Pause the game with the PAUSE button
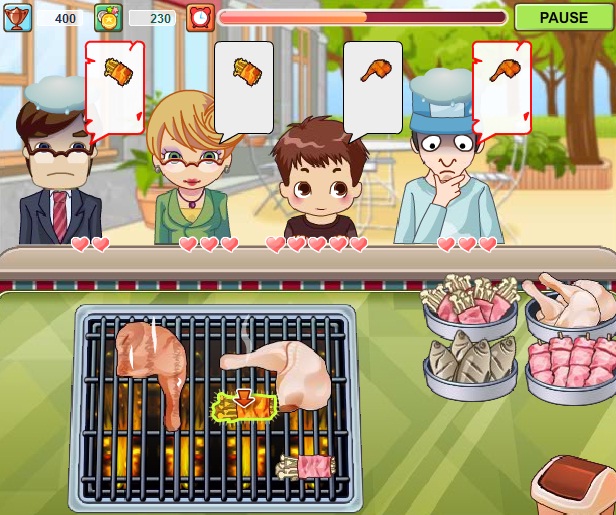This screenshot has width=616, height=515. [563, 17]
